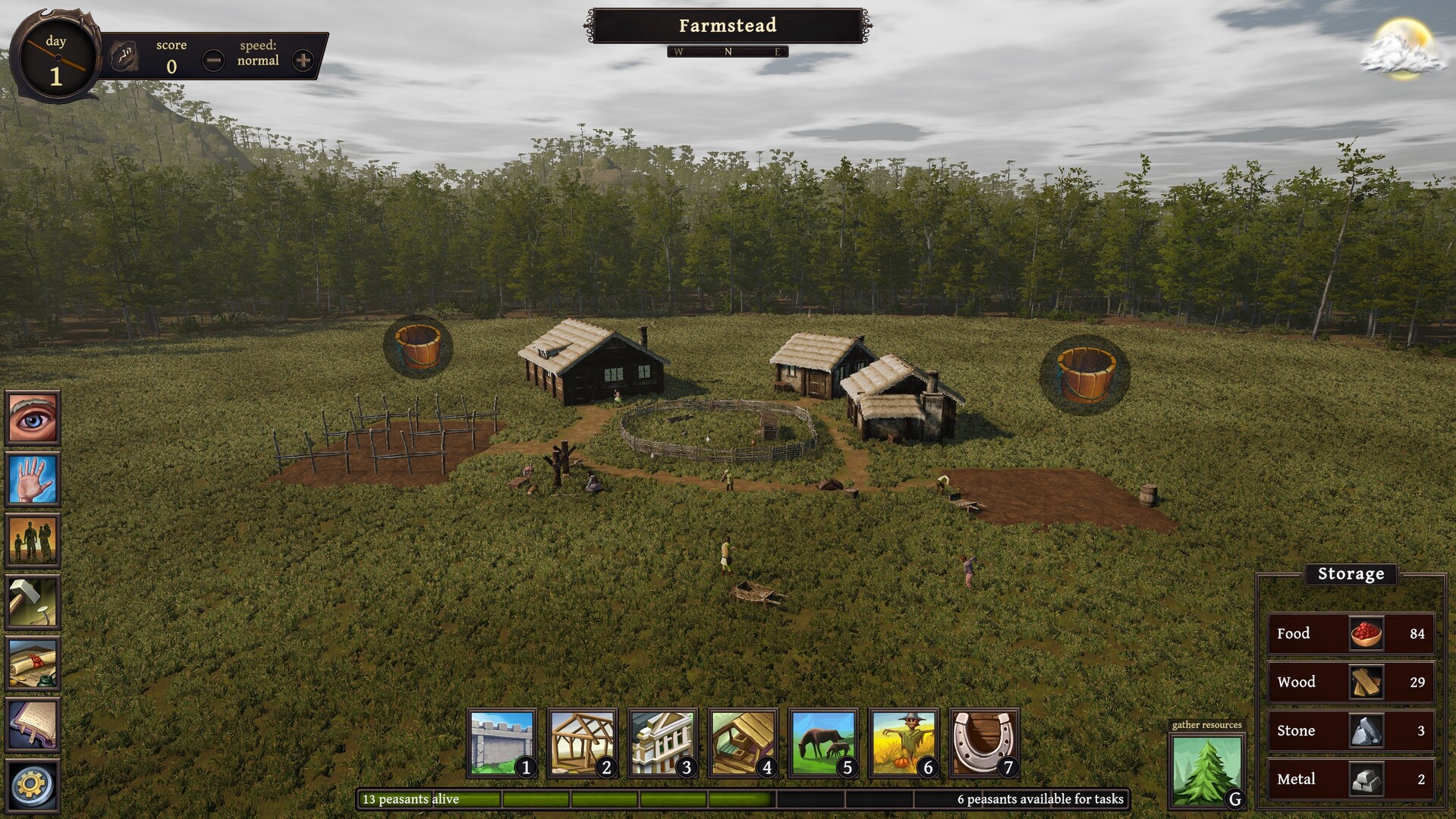Select build category 7 horseshoe
1456x819 pixels.
point(984,743)
